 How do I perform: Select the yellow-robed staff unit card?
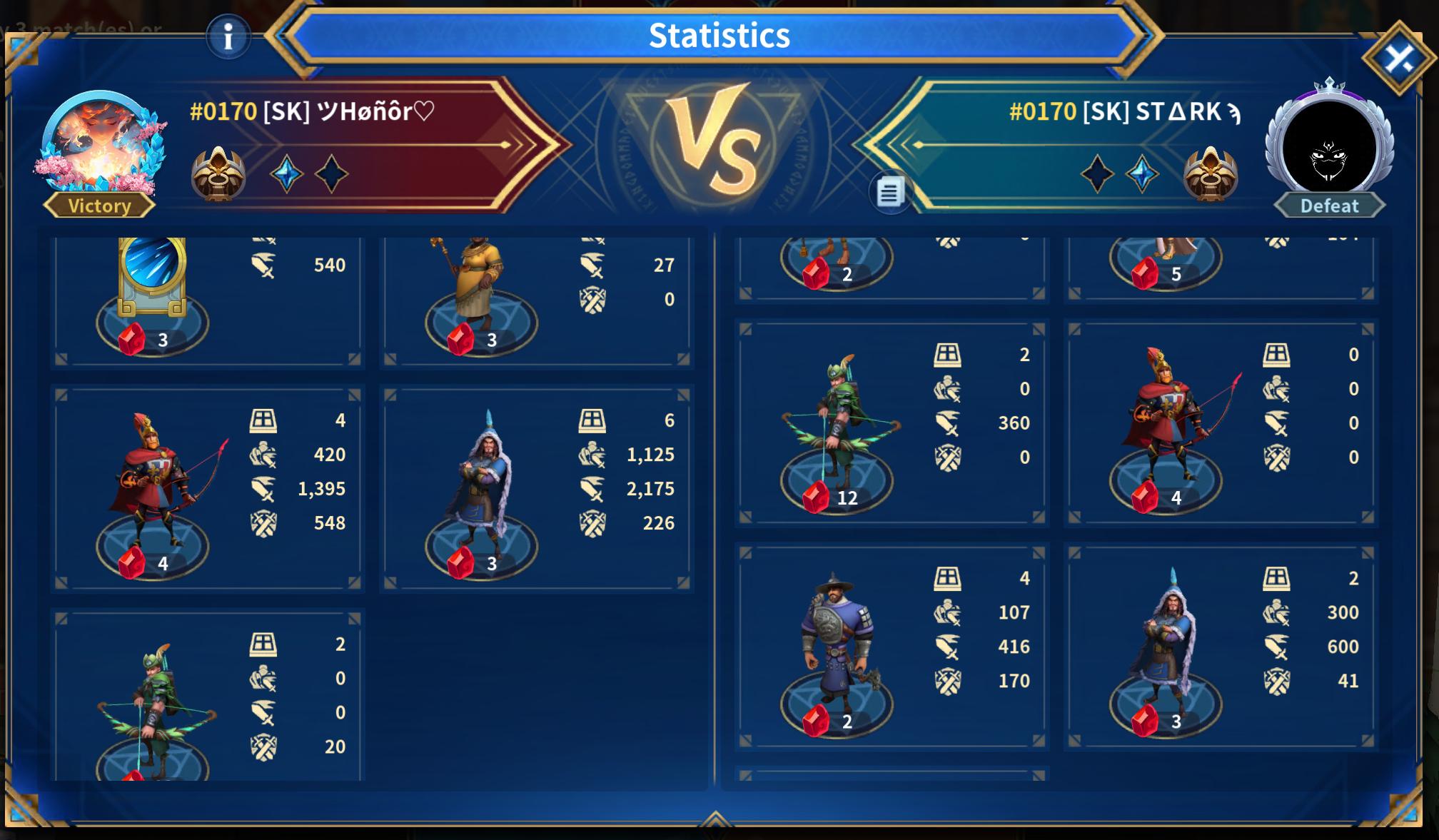[536, 300]
